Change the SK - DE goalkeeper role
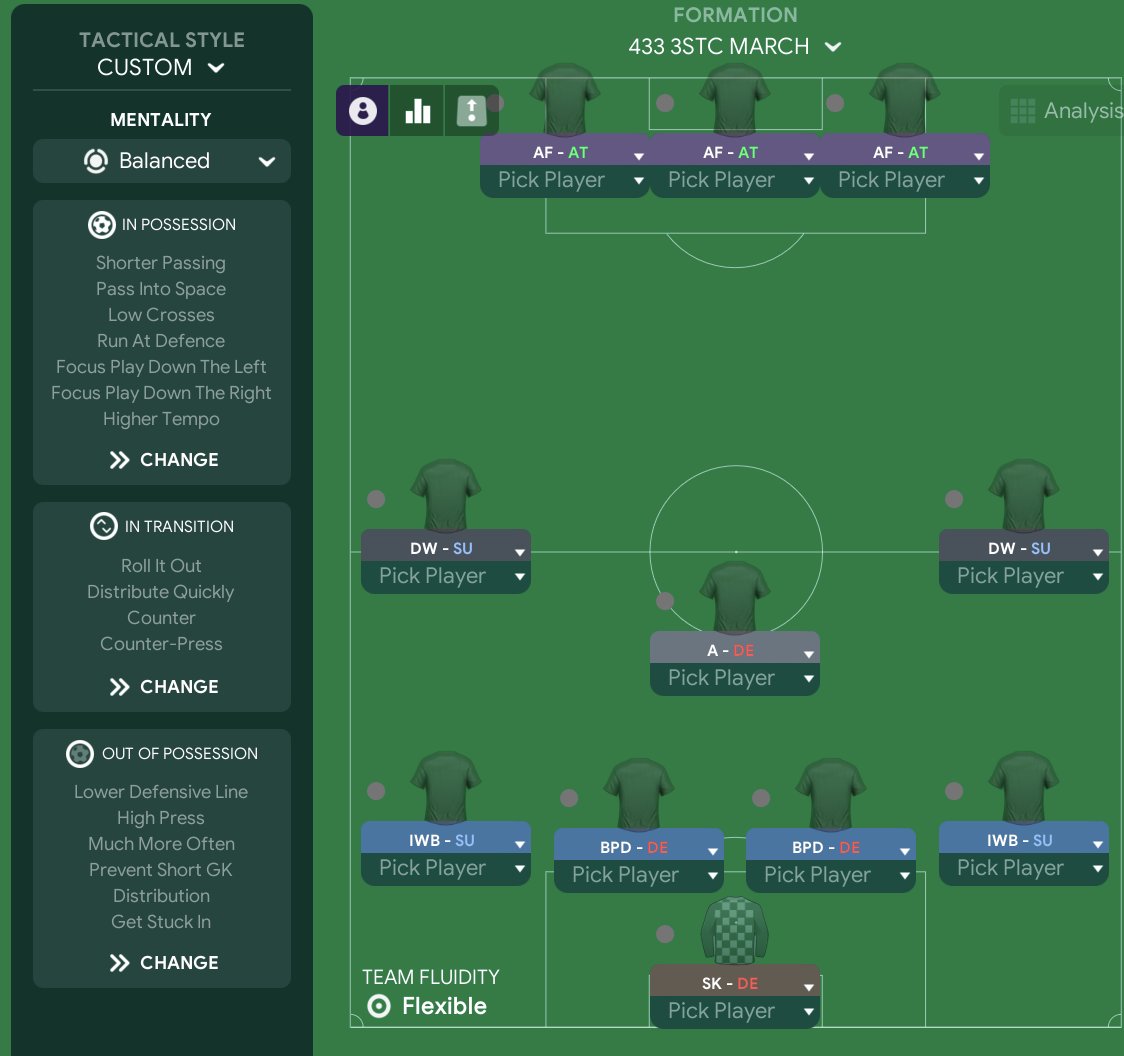This screenshot has width=1124, height=1056. pos(734,984)
